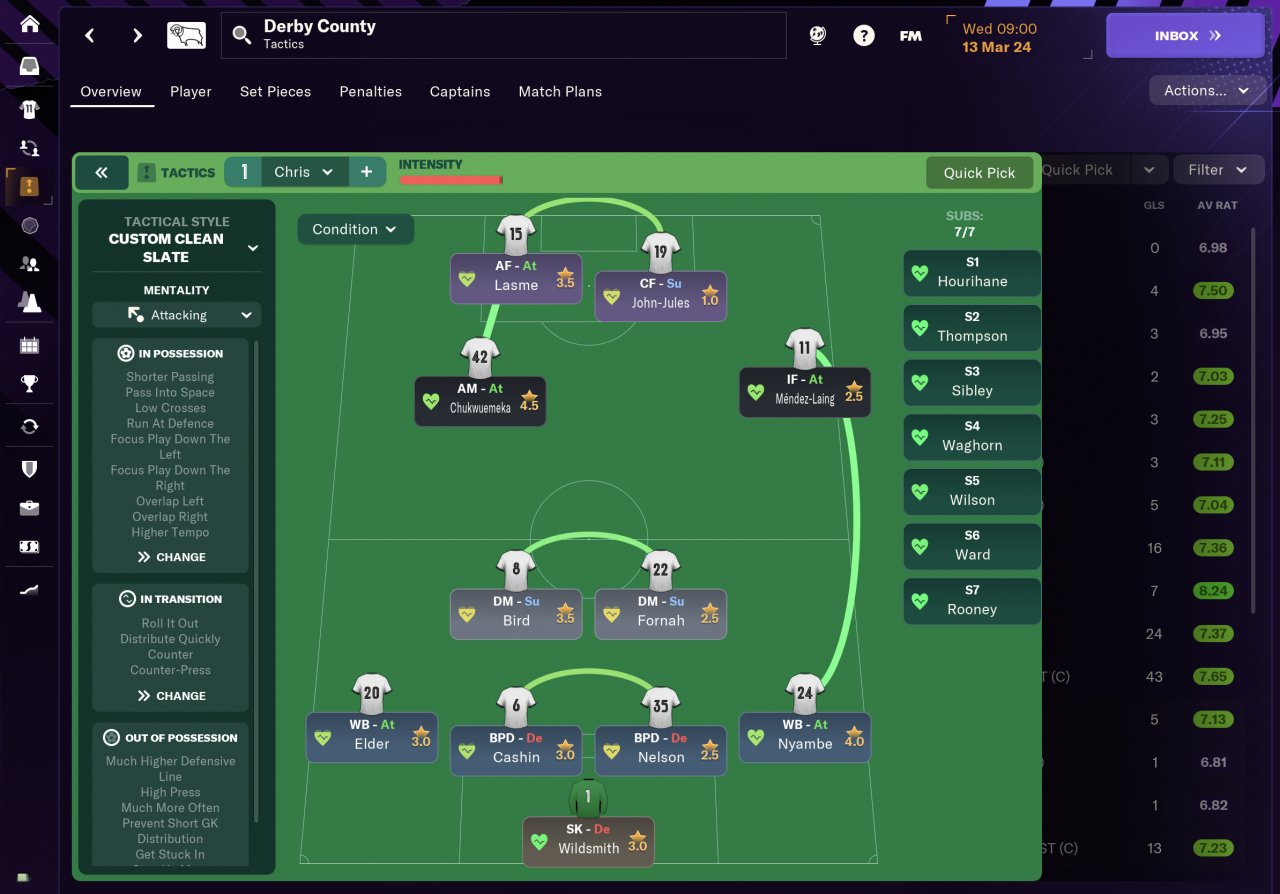Viewport: 1280px width, 894px height.
Task: Click the Derby County search bar
Action: pos(503,36)
